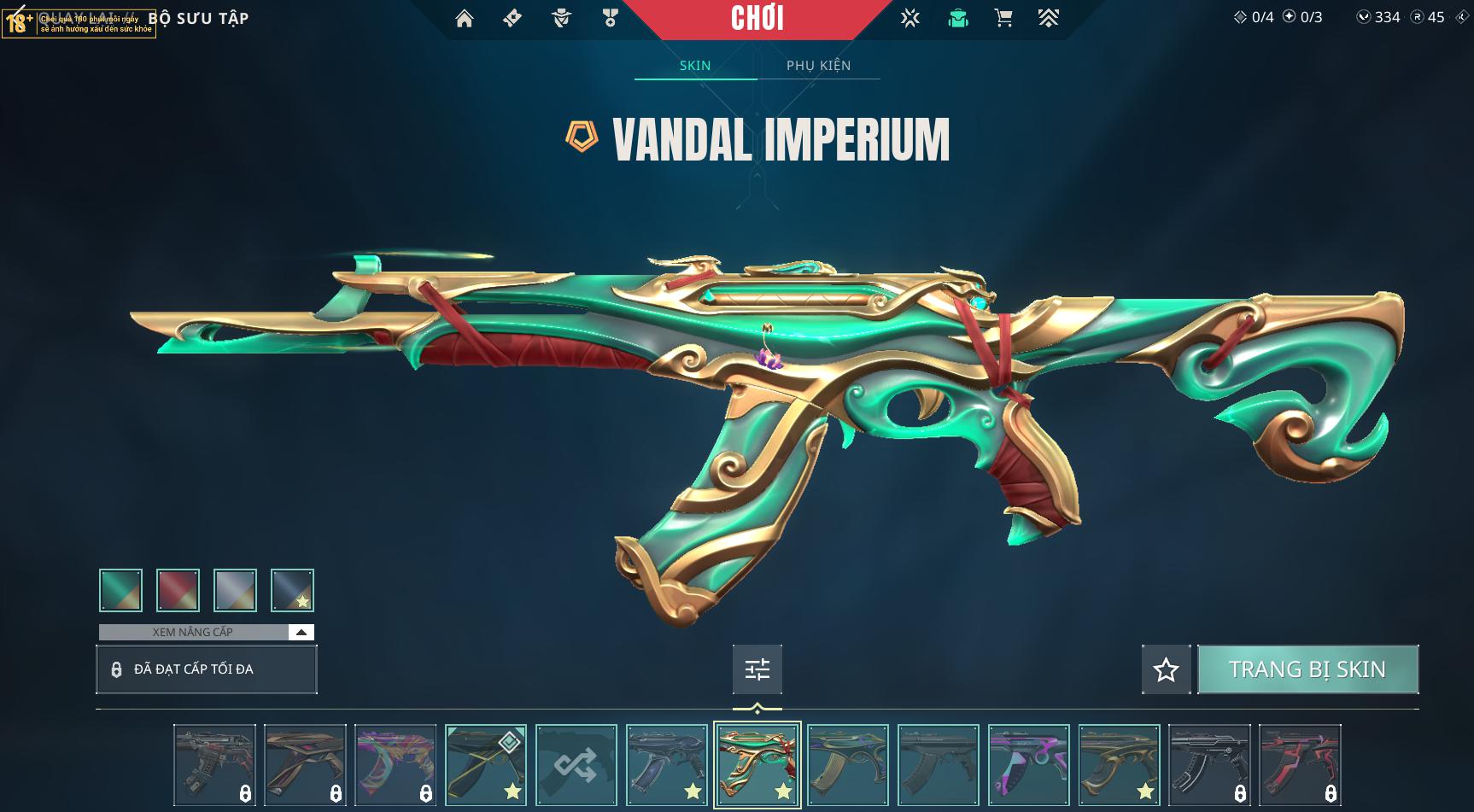
Task: Toggle the favorite star button
Action: click(x=1166, y=669)
